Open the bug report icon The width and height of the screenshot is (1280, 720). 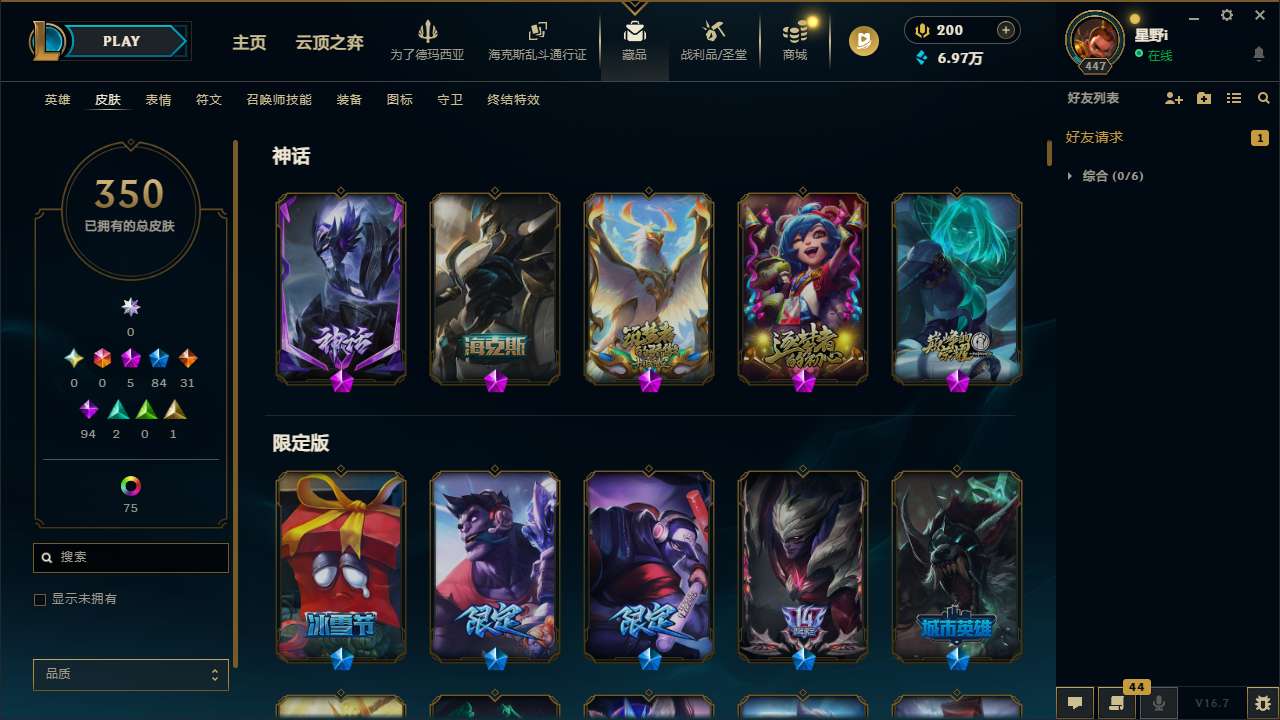(x=1257, y=703)
